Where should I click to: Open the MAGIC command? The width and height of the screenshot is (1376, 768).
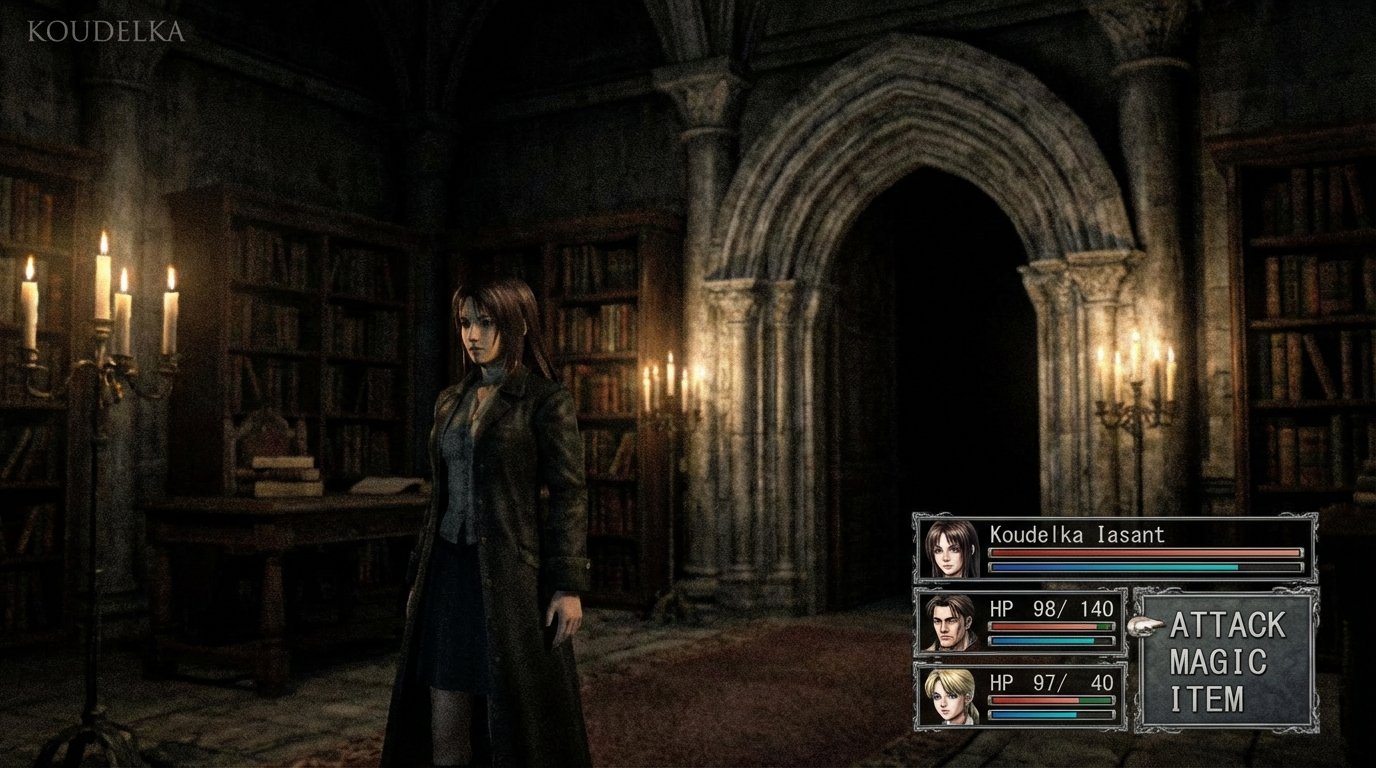pyautogui.click(x=1219, y=660)
